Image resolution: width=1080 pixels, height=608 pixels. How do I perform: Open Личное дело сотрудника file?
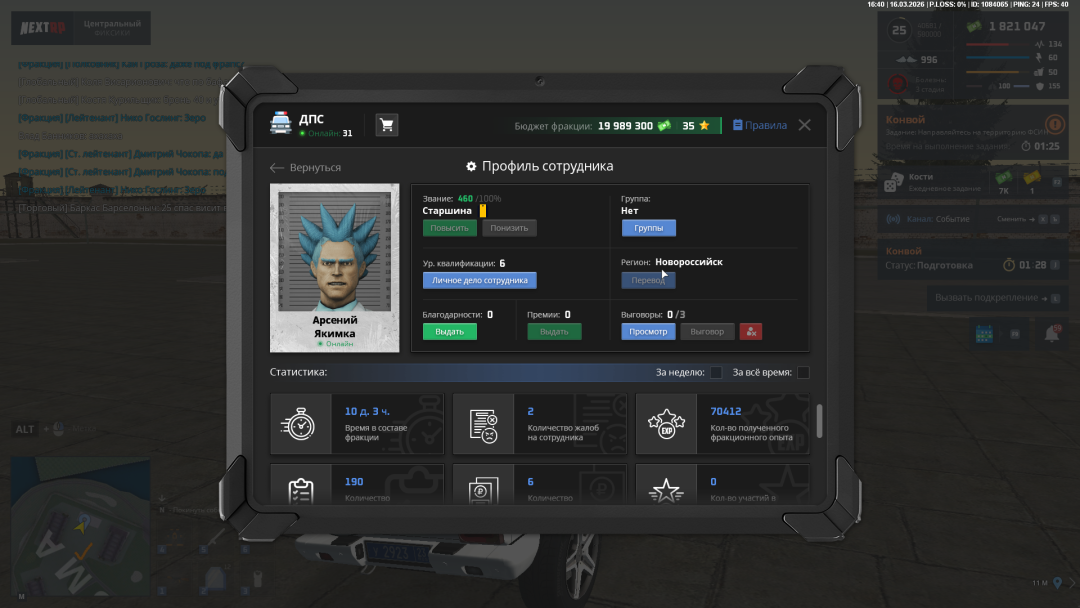pyautogui.click(x=479, y=281)
